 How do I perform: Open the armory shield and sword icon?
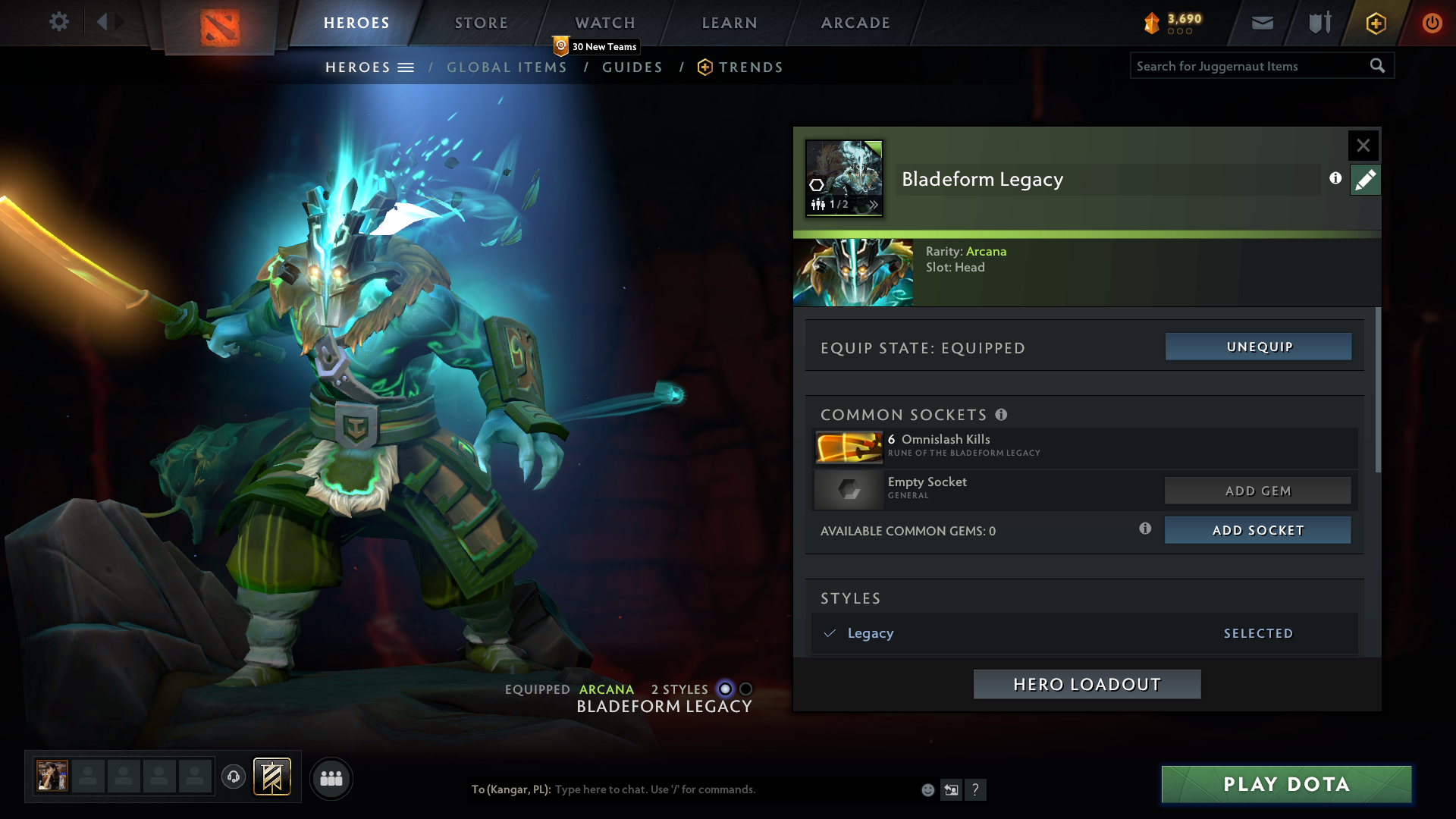pyautogui.click(x=1319, y=23)
